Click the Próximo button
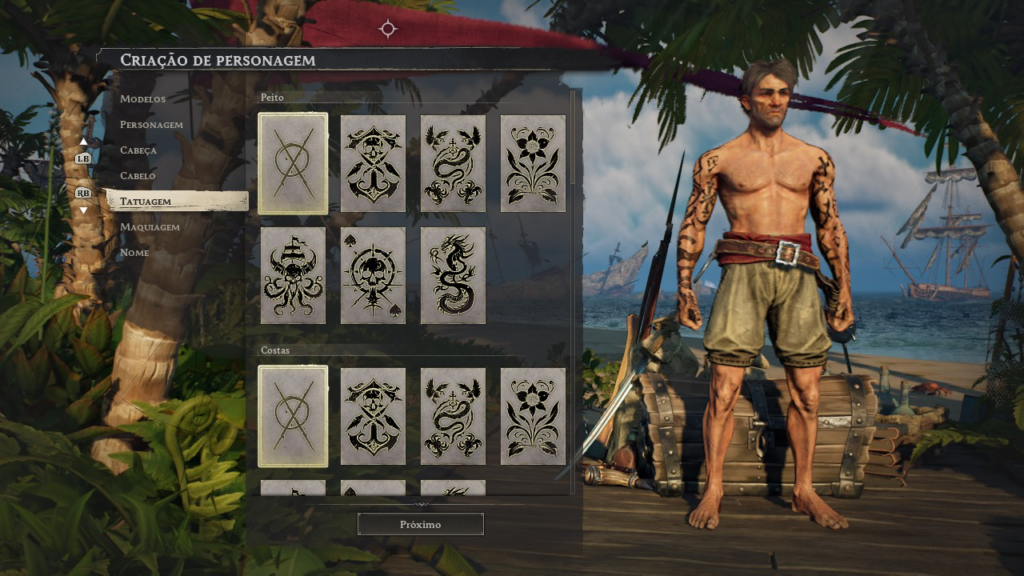Image resolution: width=1024 pixels, height=576 pixels. [420, 524]
